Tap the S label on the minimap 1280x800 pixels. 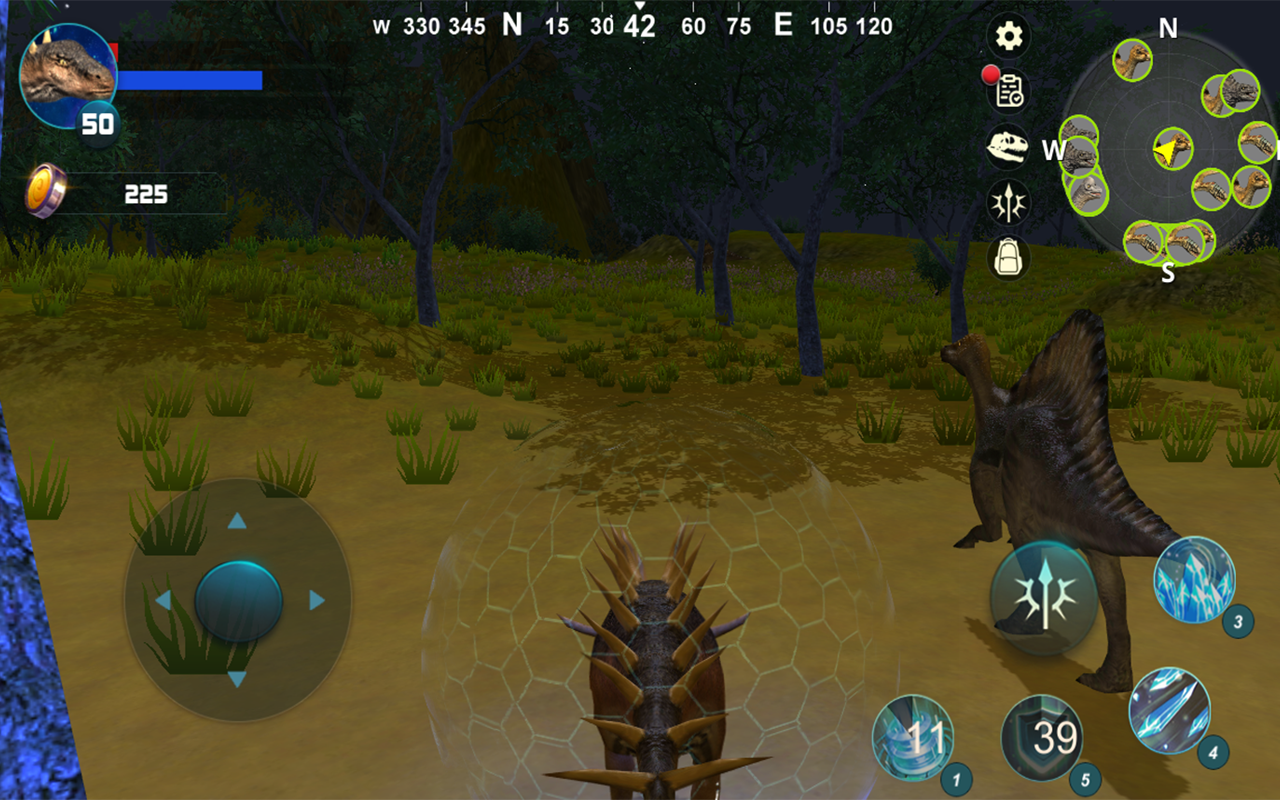1166,272
